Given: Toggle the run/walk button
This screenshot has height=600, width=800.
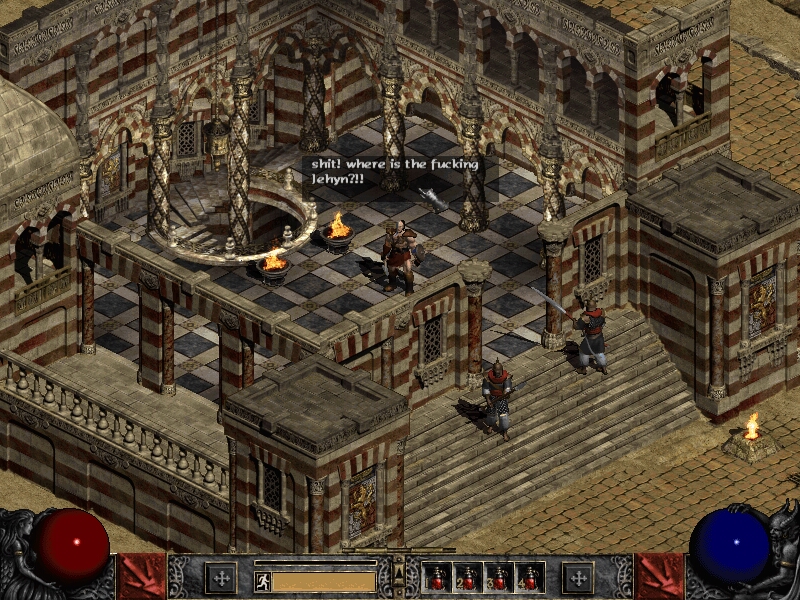Looking at the screenshot, I should coord(263,580).
